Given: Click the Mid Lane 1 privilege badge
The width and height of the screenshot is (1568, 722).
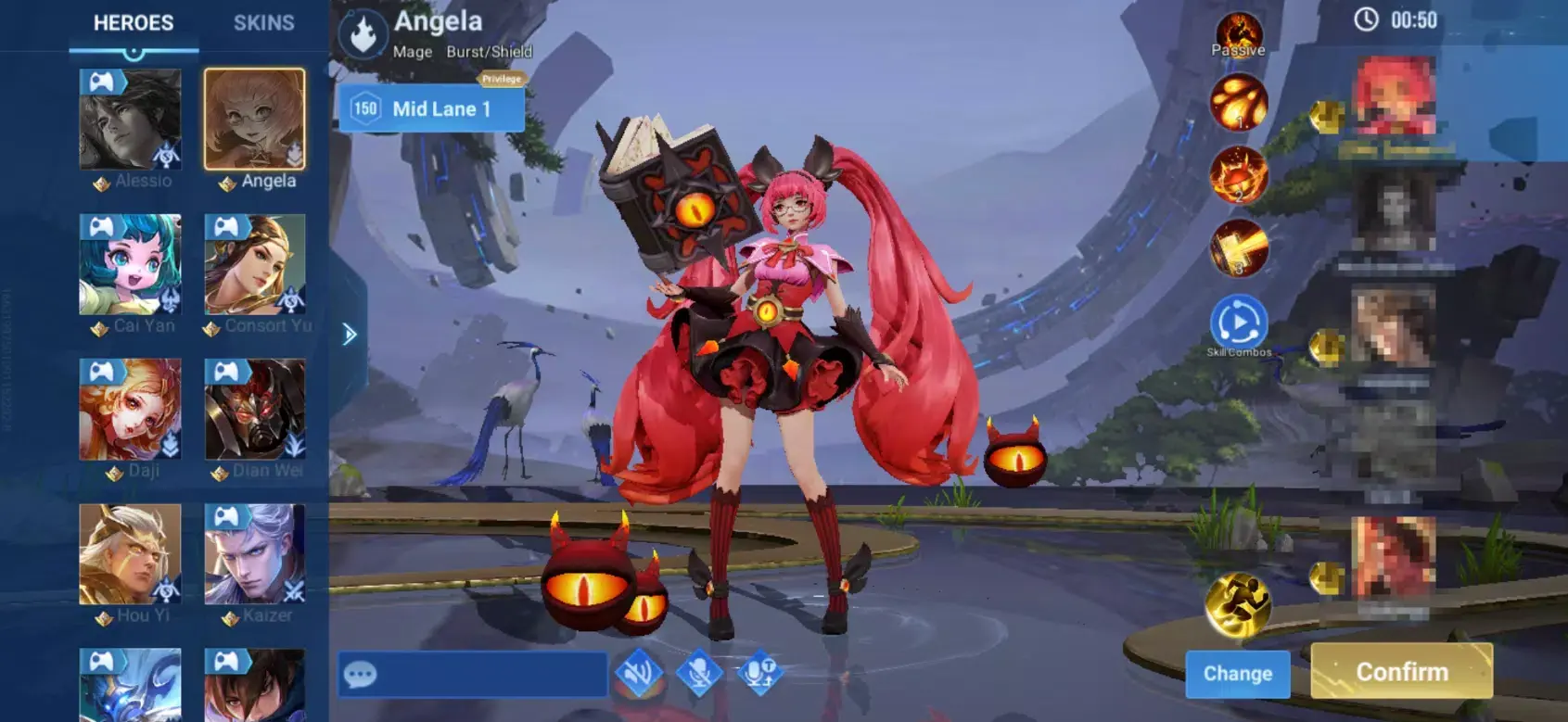Looking at the screenshot, I should coord(431,108).
